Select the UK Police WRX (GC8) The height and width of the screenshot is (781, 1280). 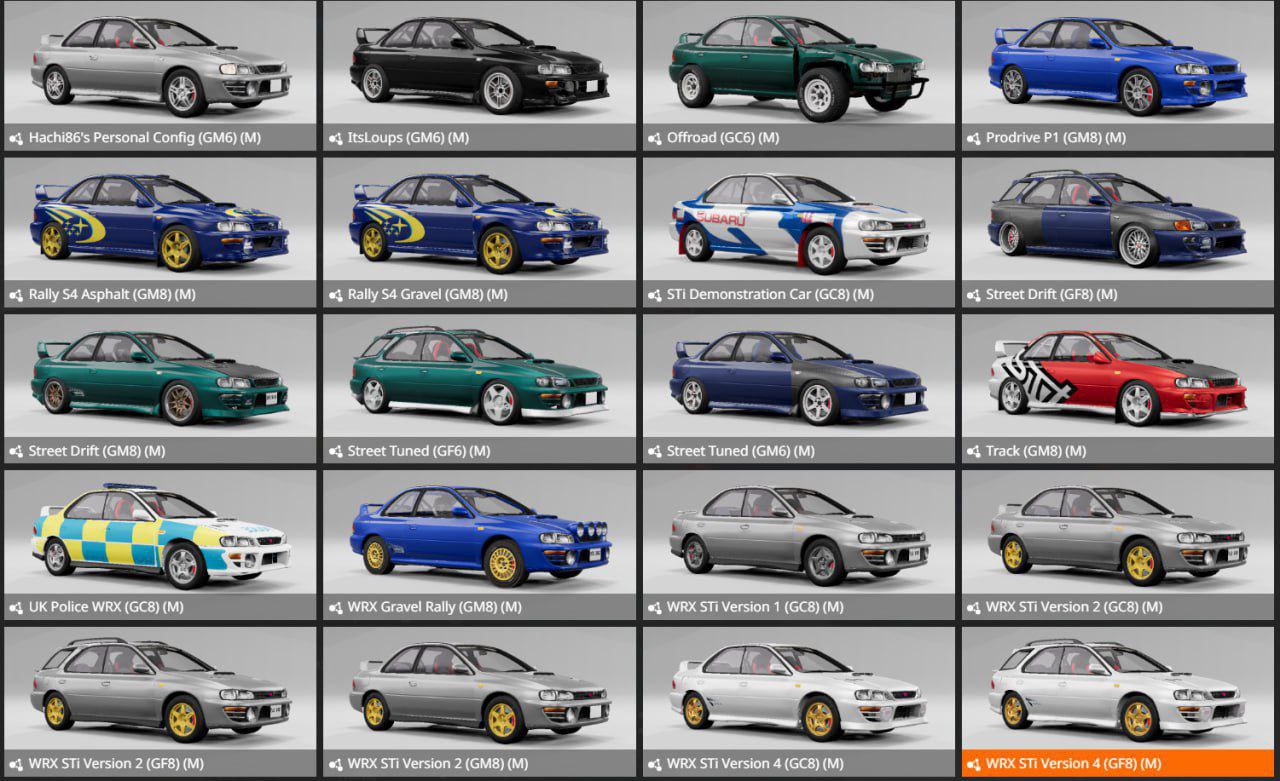point(160,544)
